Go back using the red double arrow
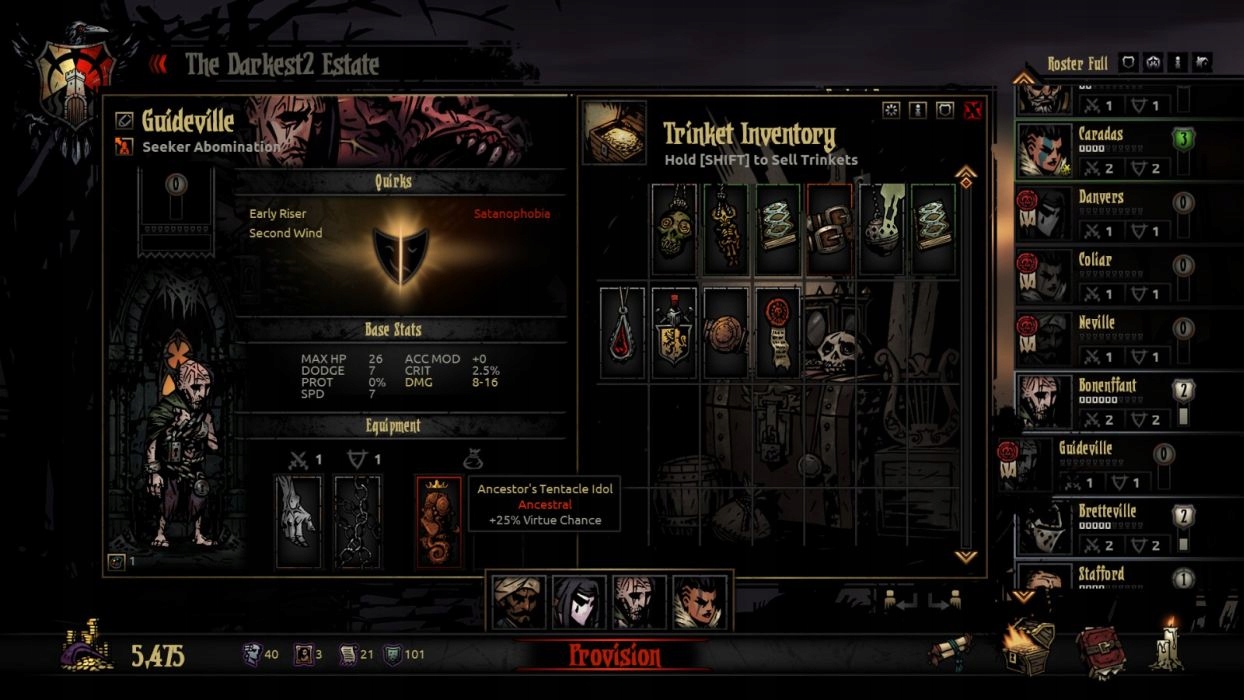Screen dimensions: 1244x700 pos(159,65)
